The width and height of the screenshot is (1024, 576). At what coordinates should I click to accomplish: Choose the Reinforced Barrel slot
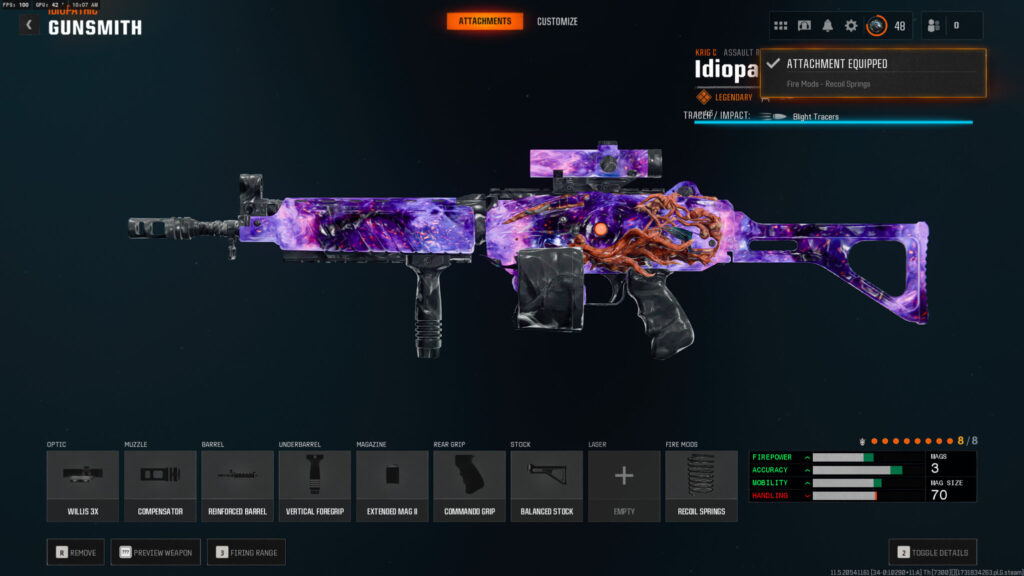click(x=237, y=485)
